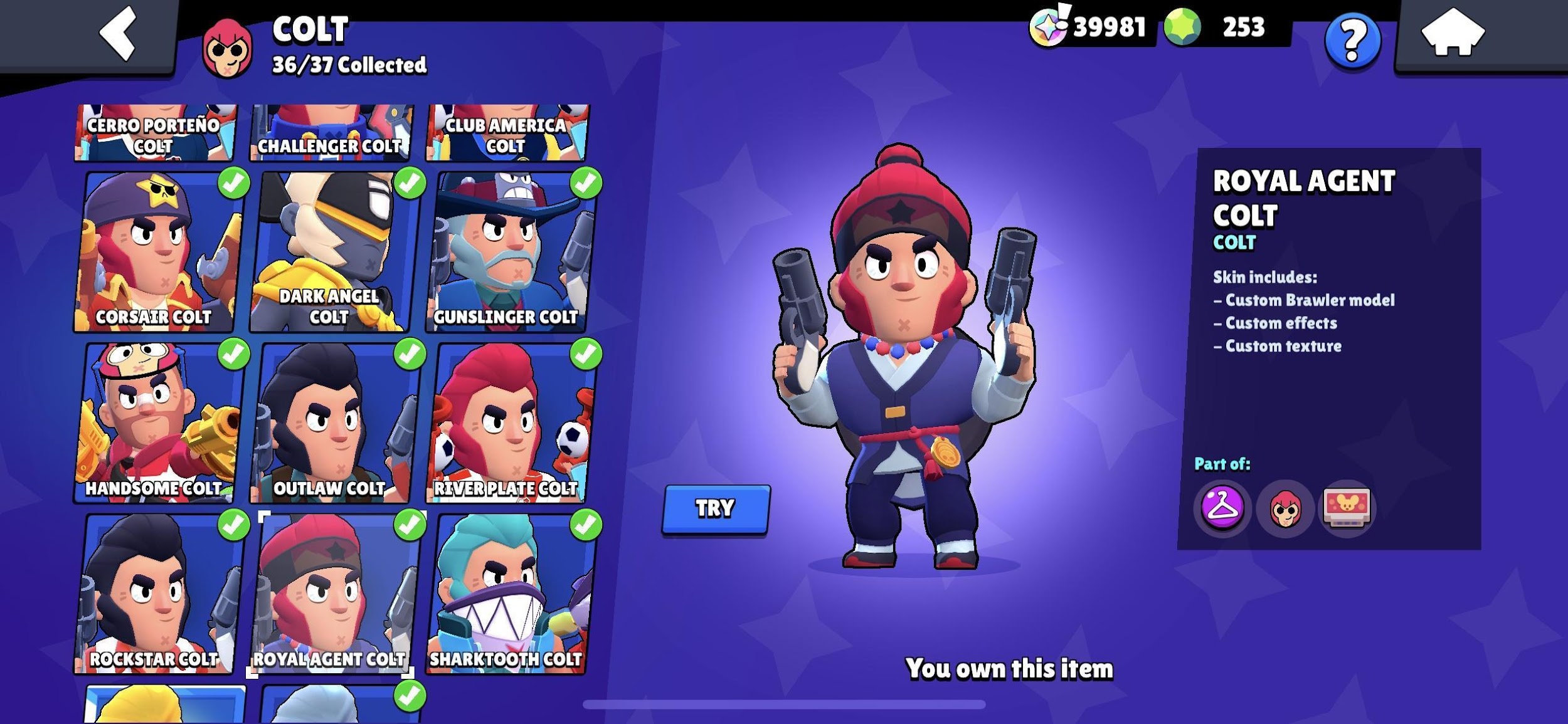Screen dimensions: 1568x724
Task: Tap the green gems currency icon
Action: [1183, 28]
